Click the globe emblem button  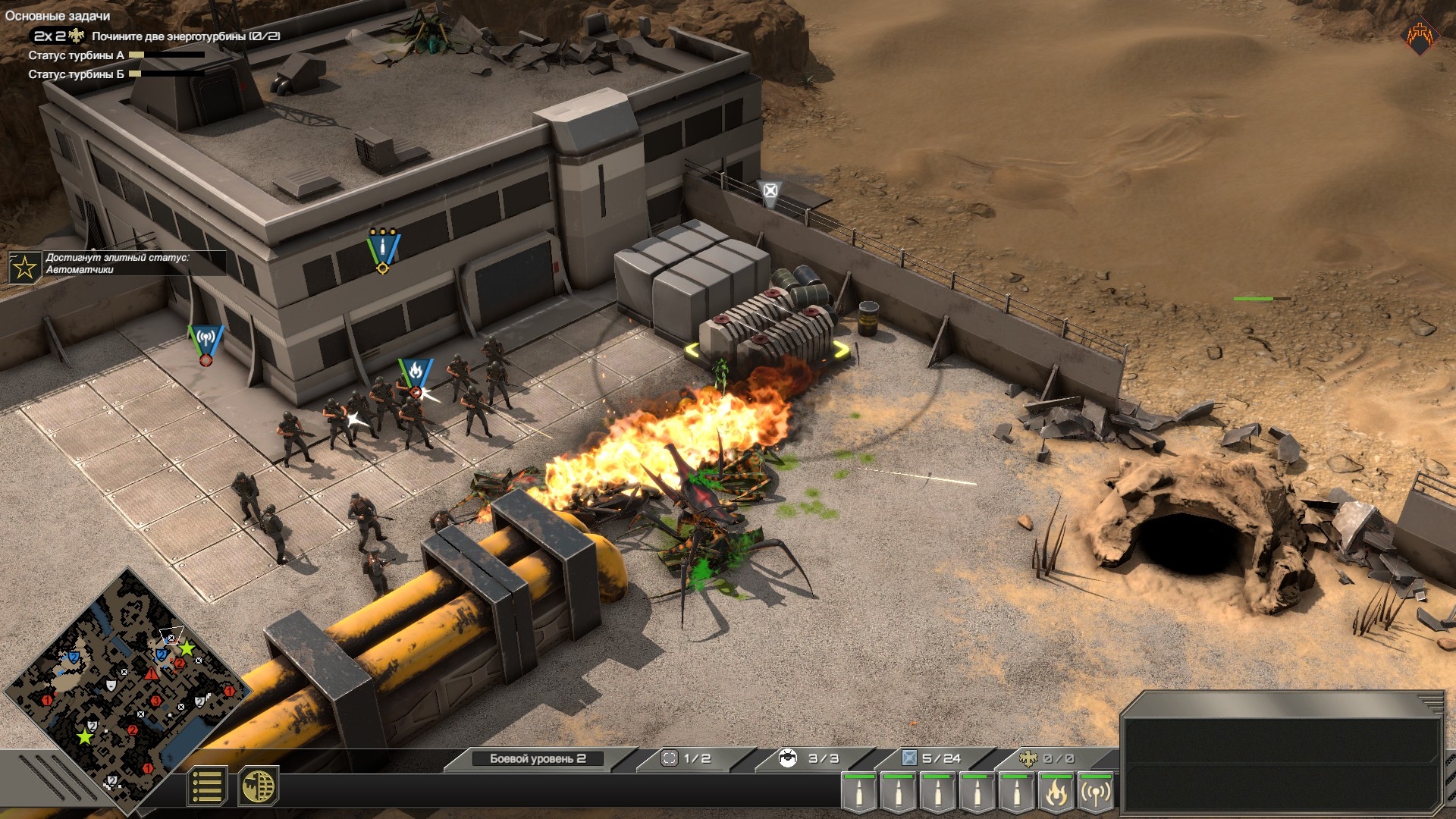(259, 786)
